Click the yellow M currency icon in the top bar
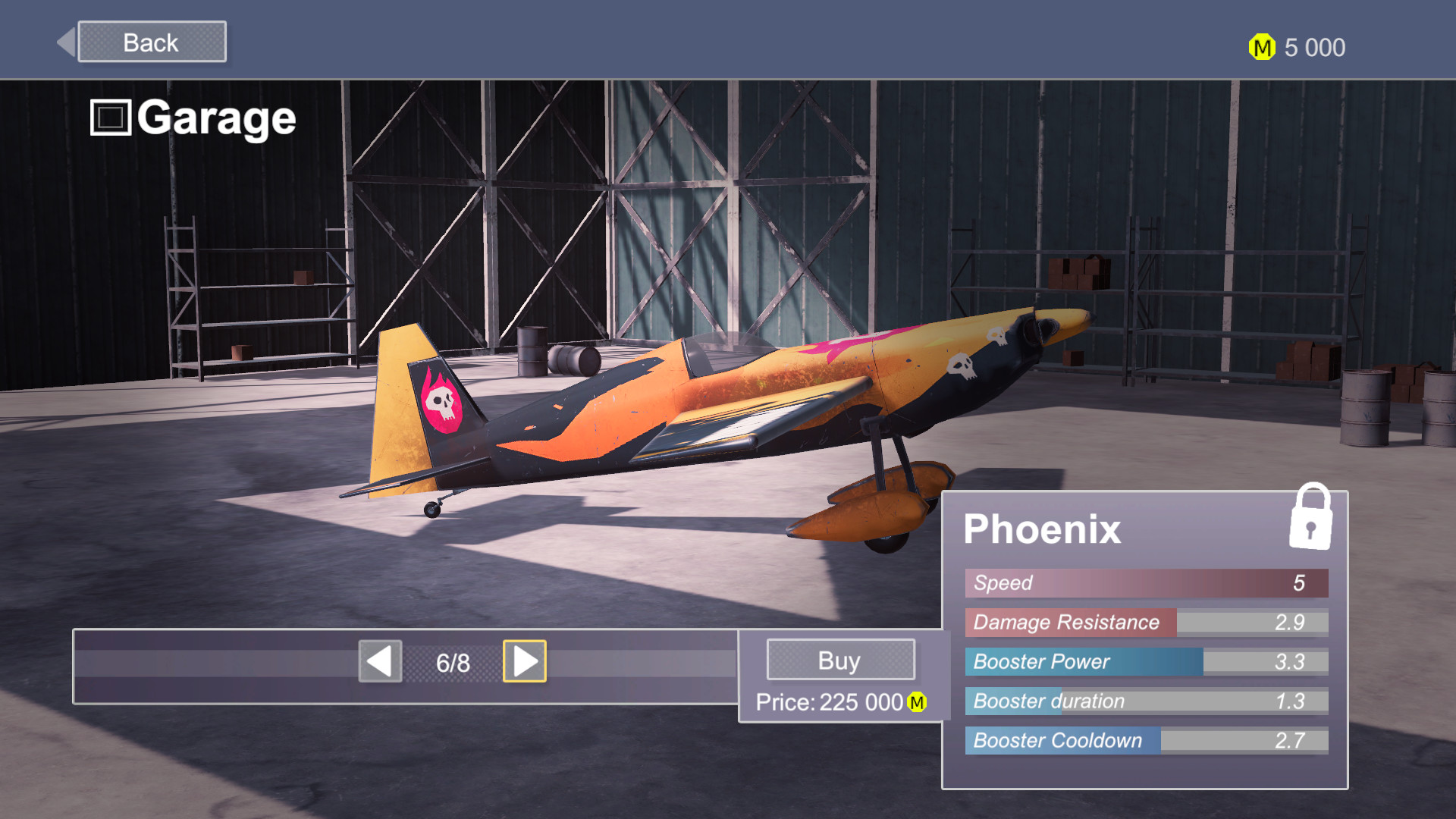Image resolution: width=1456 pixels, height=819 pixels. point(1261,48)
